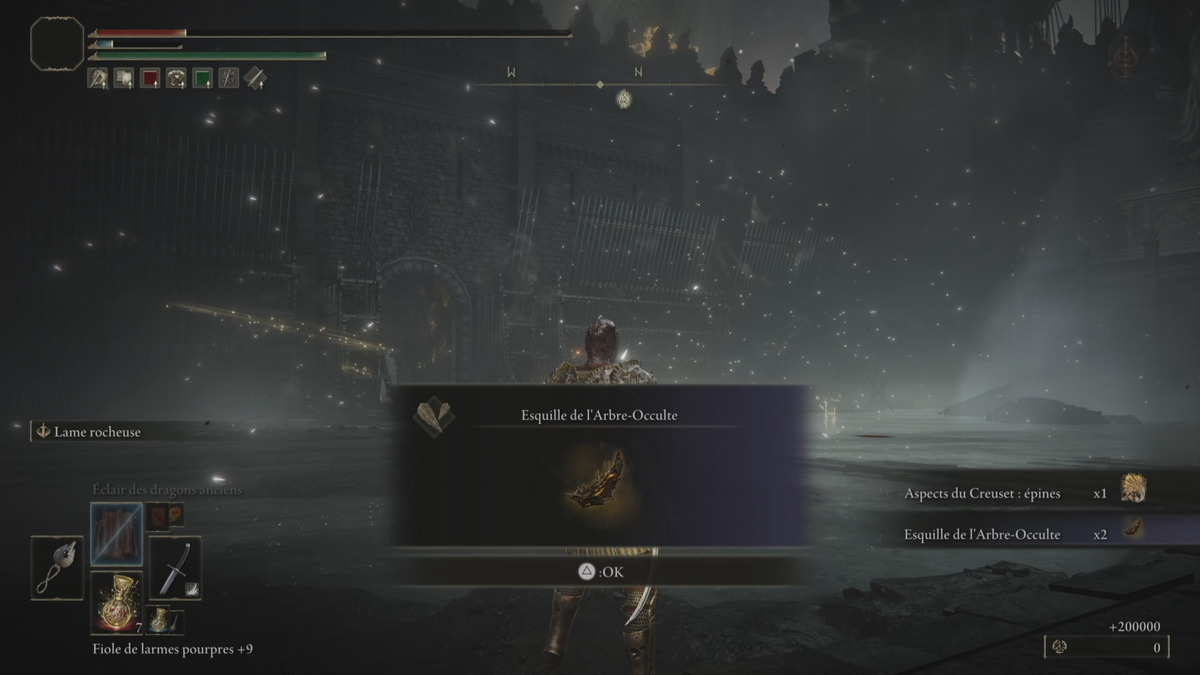1200x675 pixels.
Task: Choose the sacred seal left-hand slot
Action: [x=57, y=568]
